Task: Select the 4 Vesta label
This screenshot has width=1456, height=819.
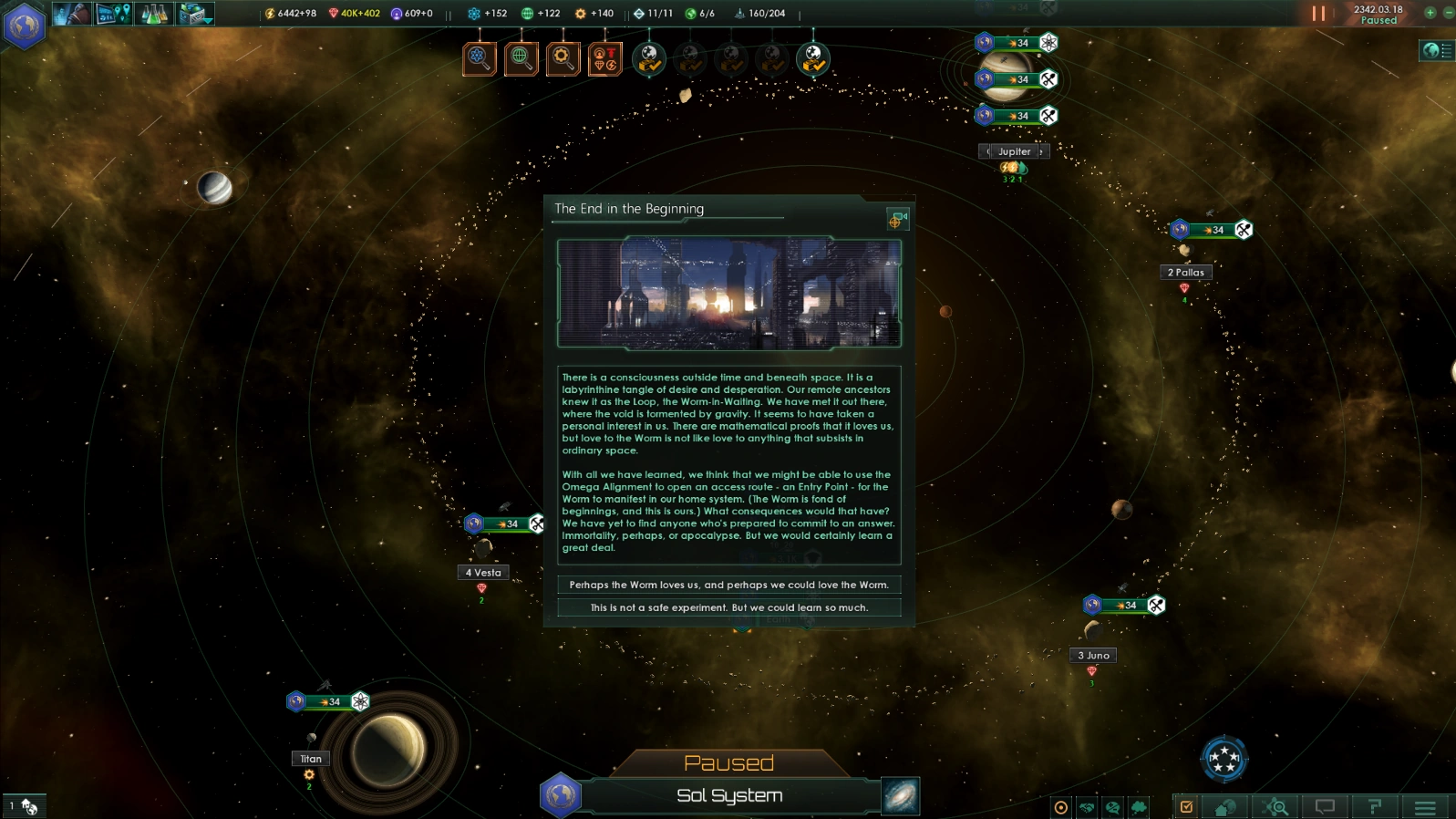Action: point(483,573)
